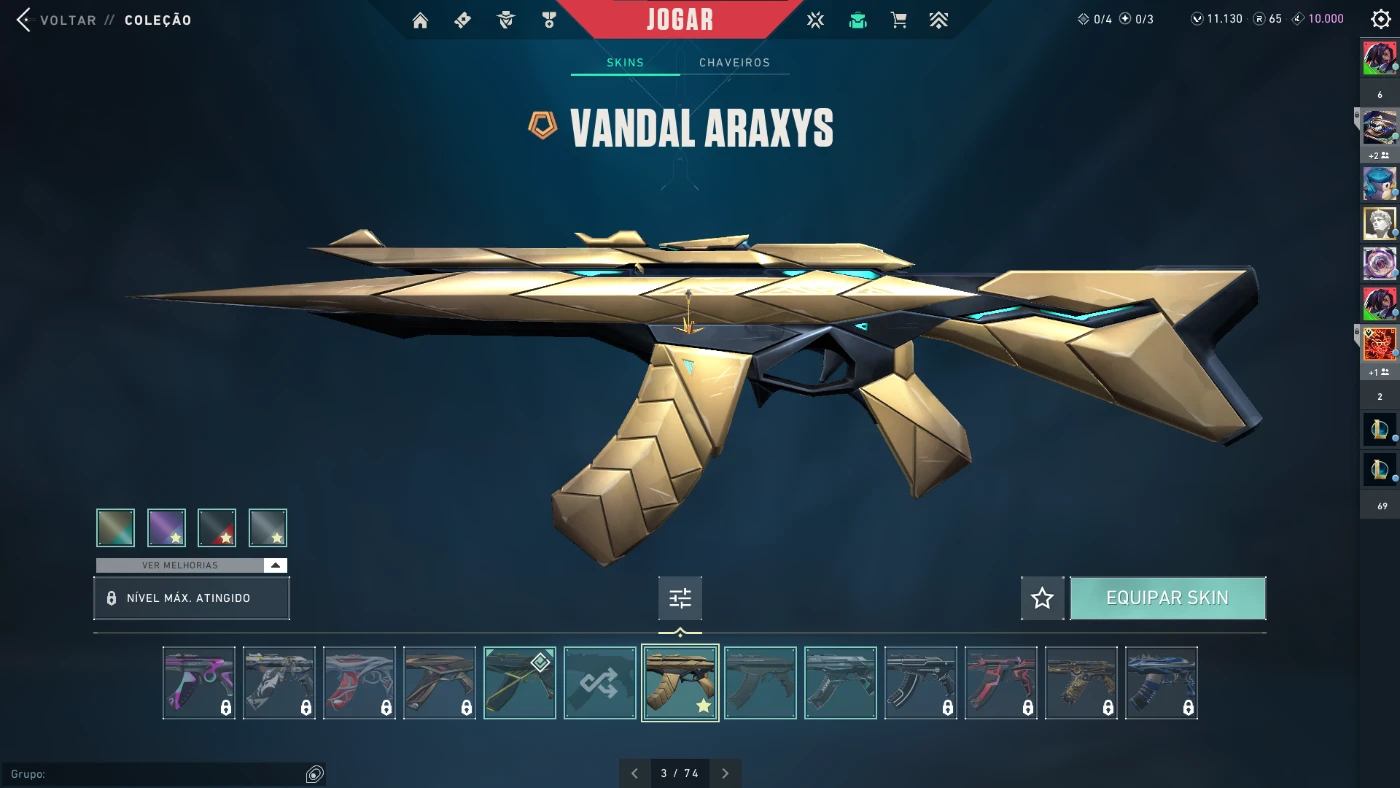Switch to the Chaveiros tab
The width and height of the screenshot is (1400, 788).
click(x=734, y=62)
